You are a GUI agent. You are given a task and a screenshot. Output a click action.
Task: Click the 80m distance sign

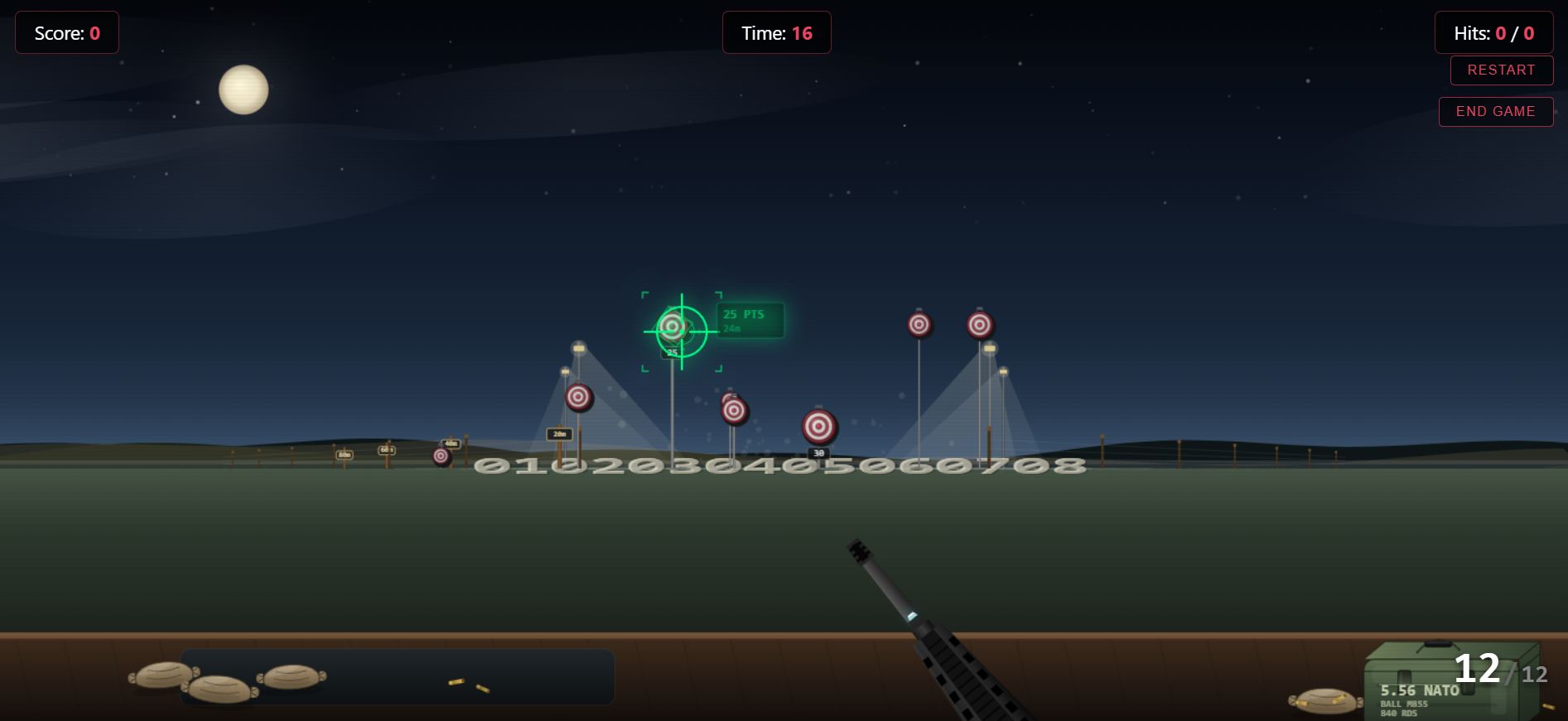tap(345, 454)
